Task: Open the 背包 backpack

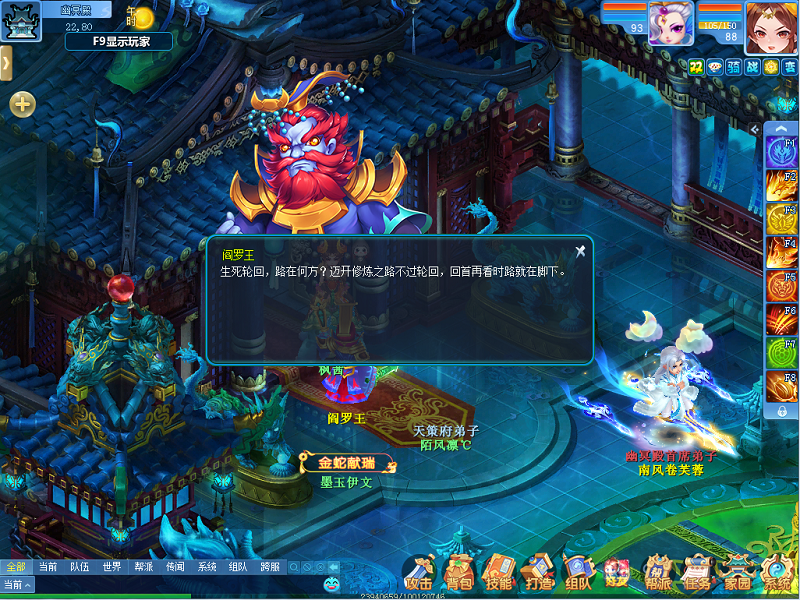Action: (459, 573)
